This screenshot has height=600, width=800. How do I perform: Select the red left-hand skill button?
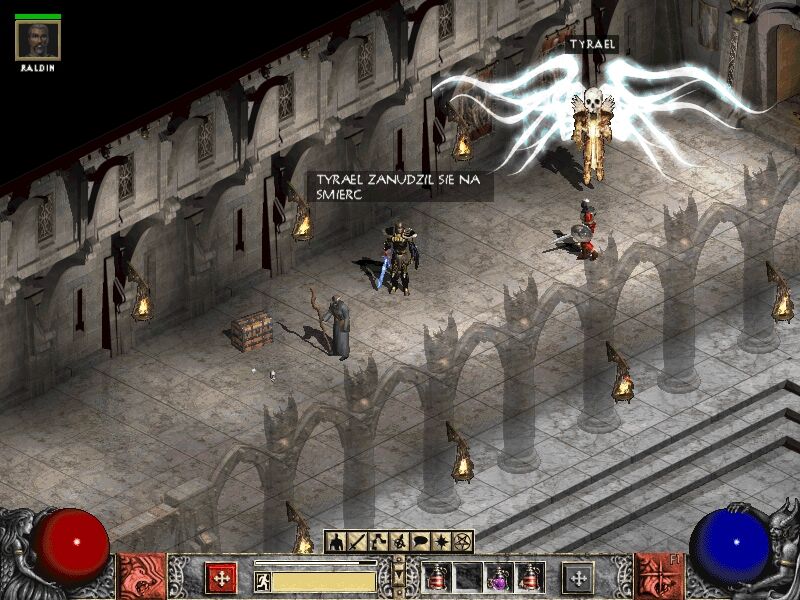[x=221, y=578]
